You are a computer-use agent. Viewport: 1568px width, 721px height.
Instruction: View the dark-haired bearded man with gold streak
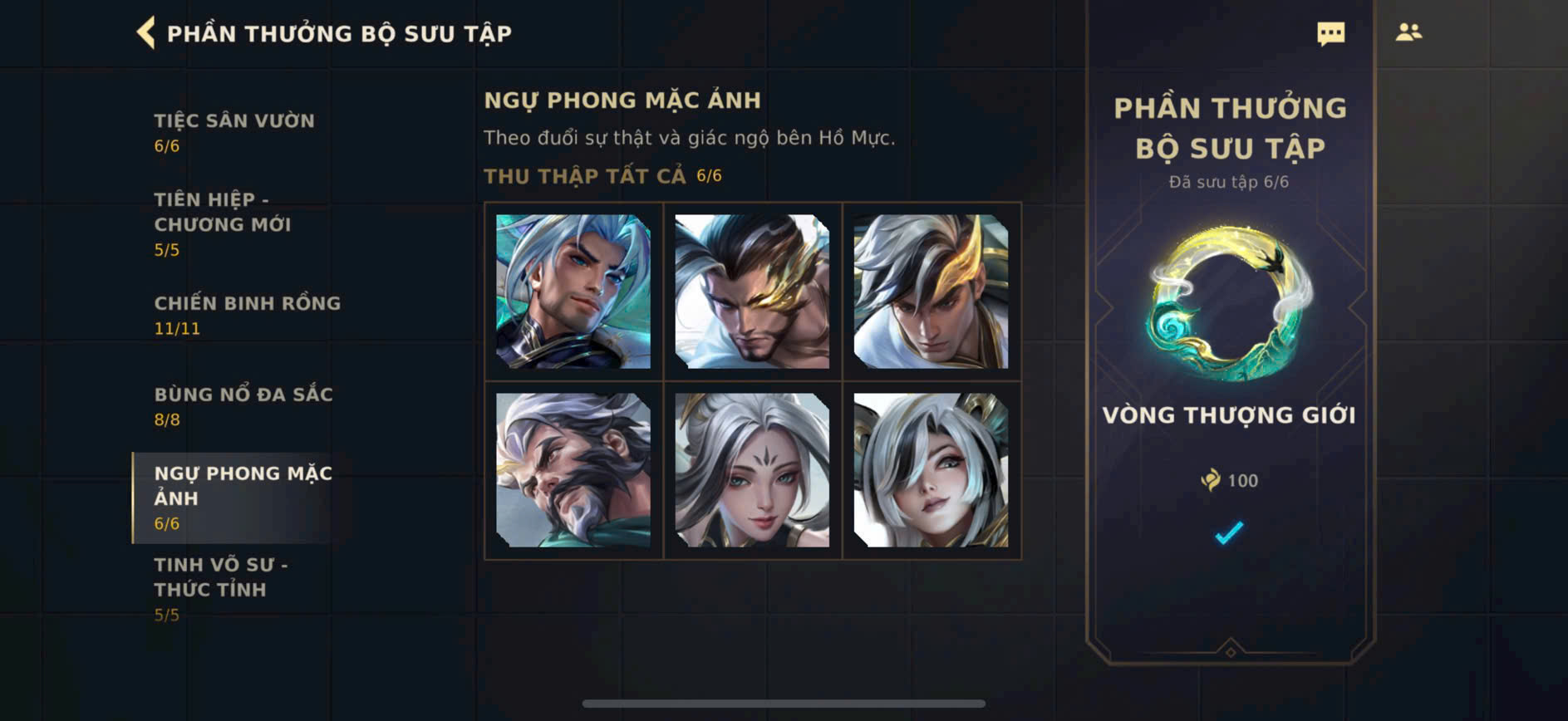pos(752,292)
